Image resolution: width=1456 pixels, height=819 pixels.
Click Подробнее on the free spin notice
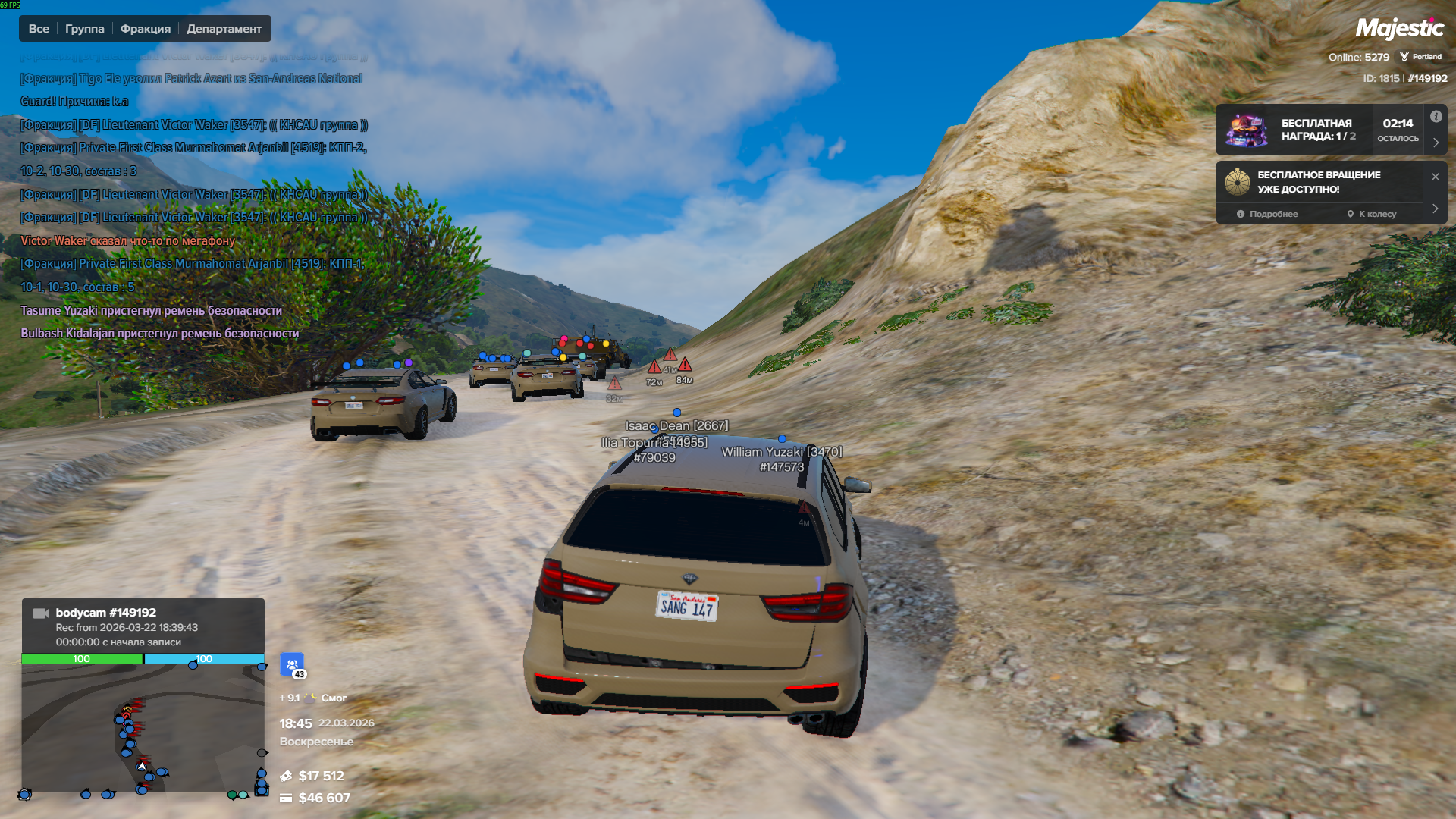click(1267, 214)
